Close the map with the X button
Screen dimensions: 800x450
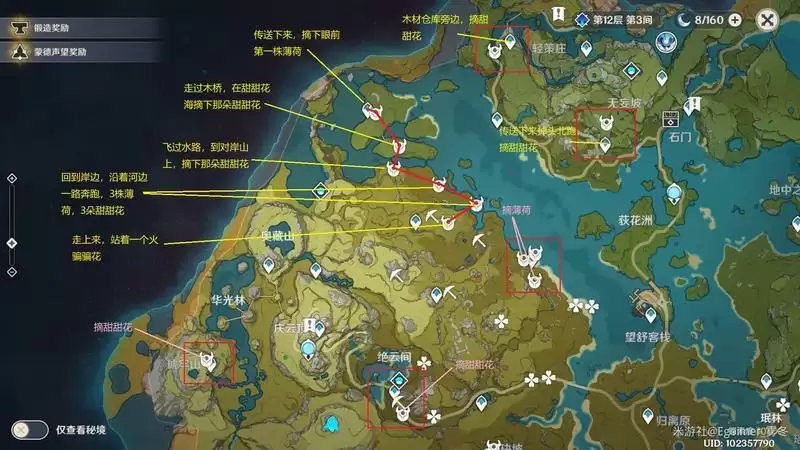point(767,19)
